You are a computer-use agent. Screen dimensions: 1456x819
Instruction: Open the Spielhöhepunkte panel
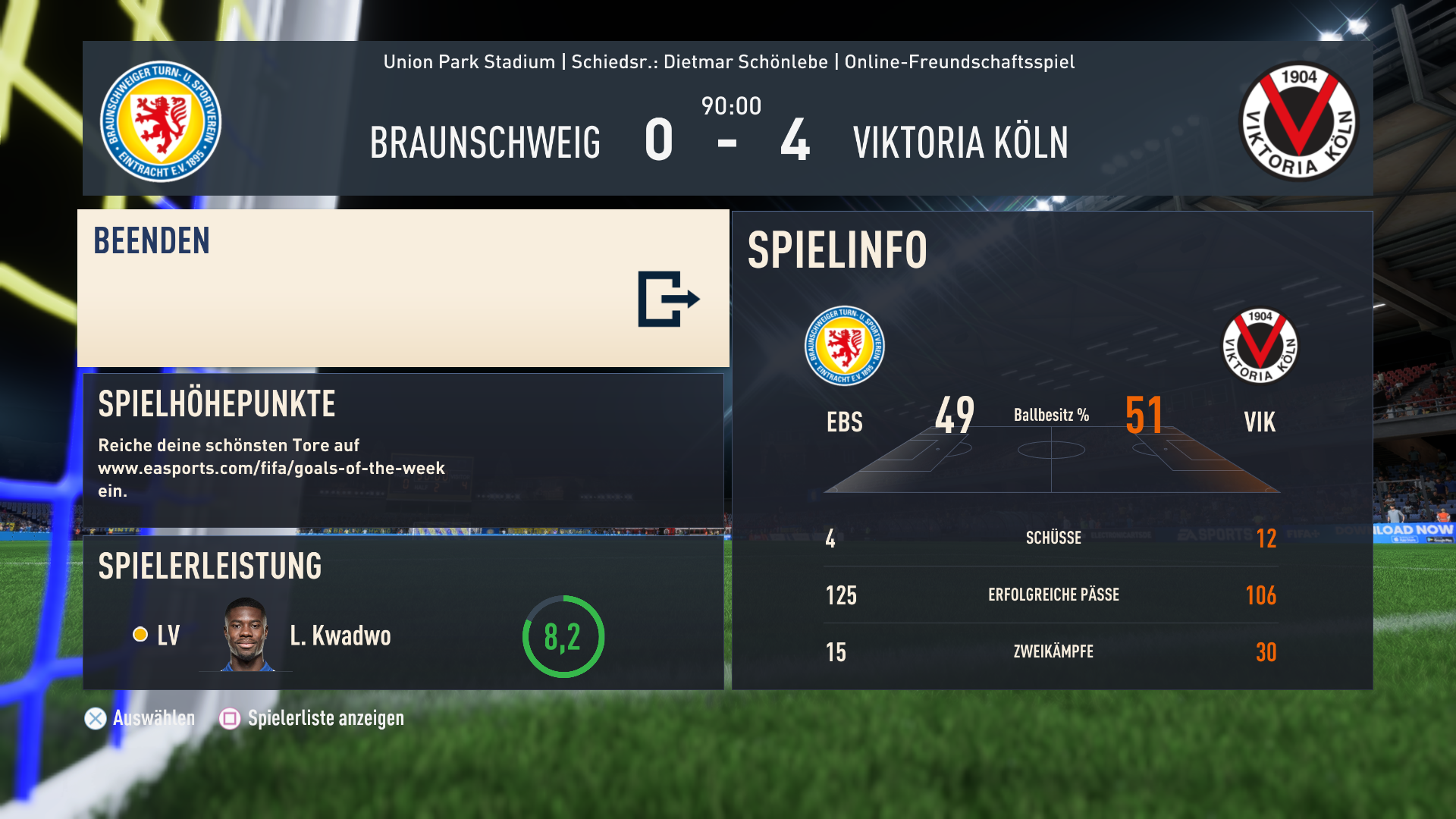(403, 450)
